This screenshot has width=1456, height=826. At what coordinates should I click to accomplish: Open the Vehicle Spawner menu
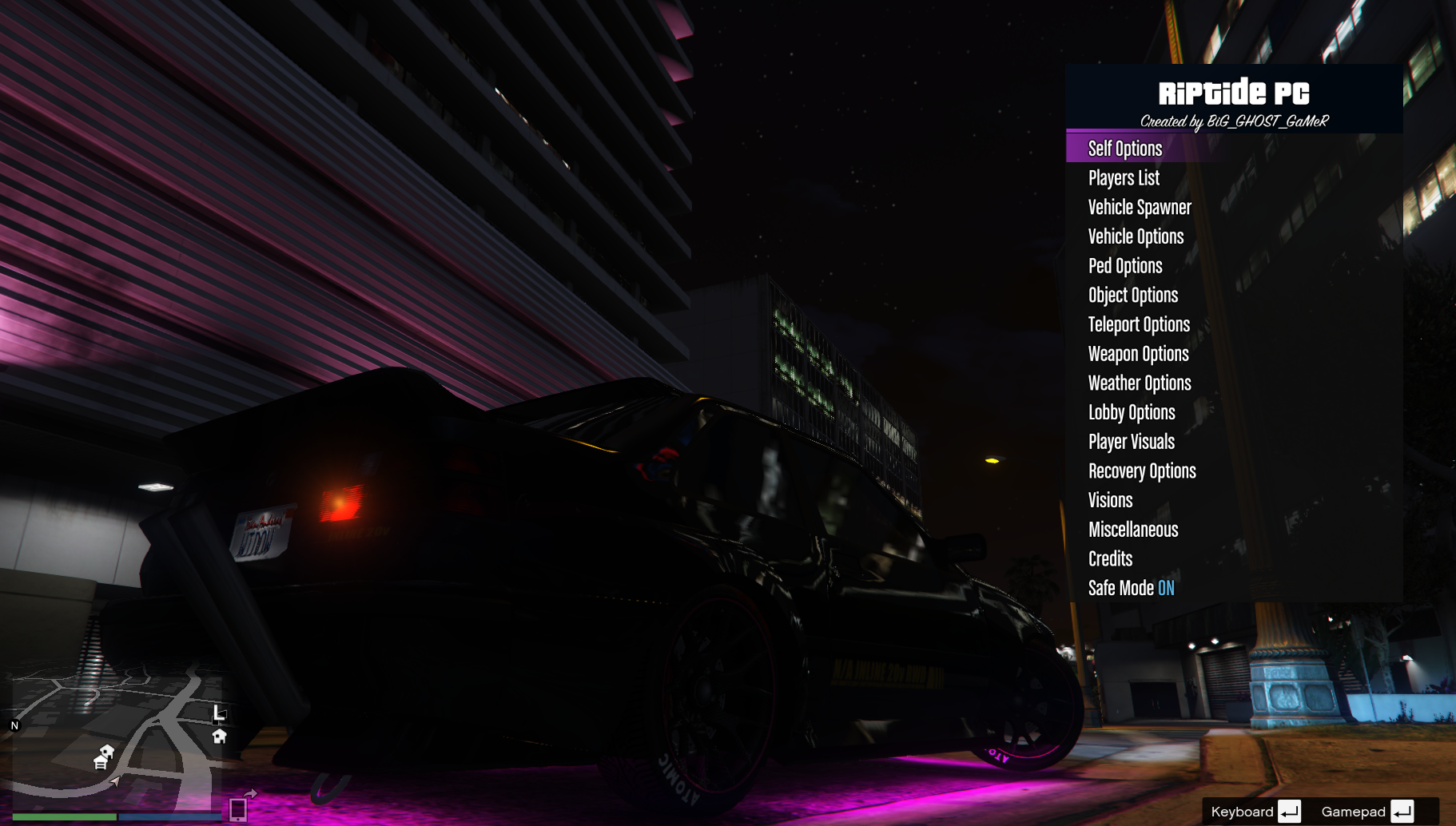click(1140, 208)
